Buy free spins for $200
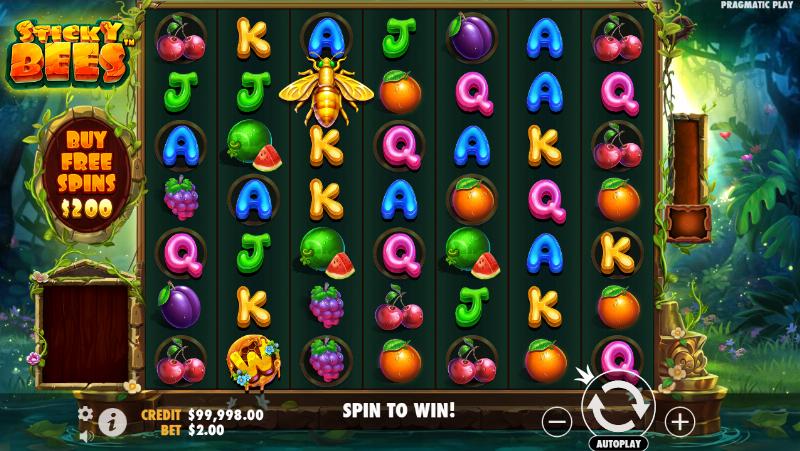This screenshot has width=800, height=451. point(85,171)
